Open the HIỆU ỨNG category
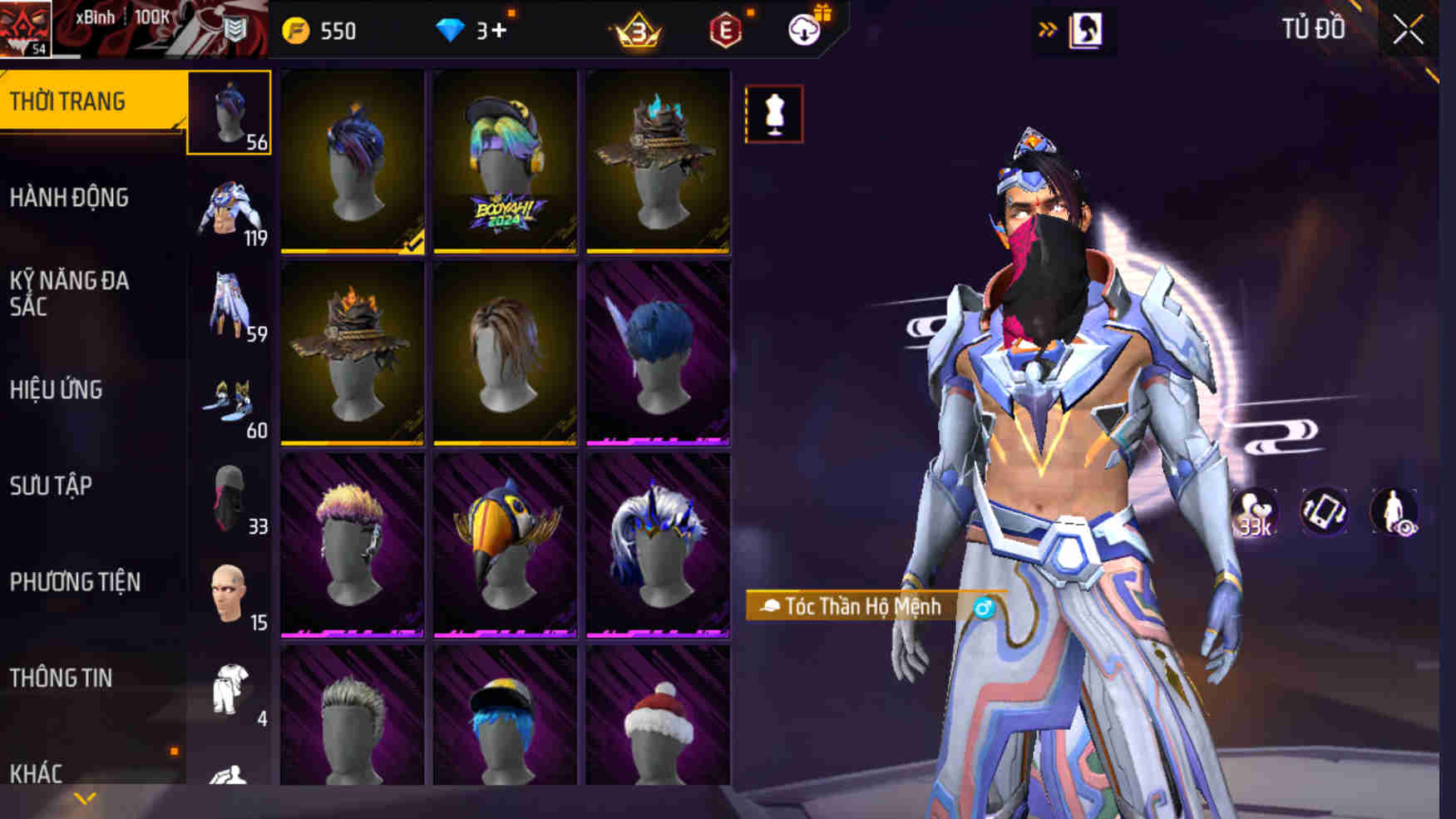The image size is (1456, 819). pyautogui.click(x=57, y=390)
